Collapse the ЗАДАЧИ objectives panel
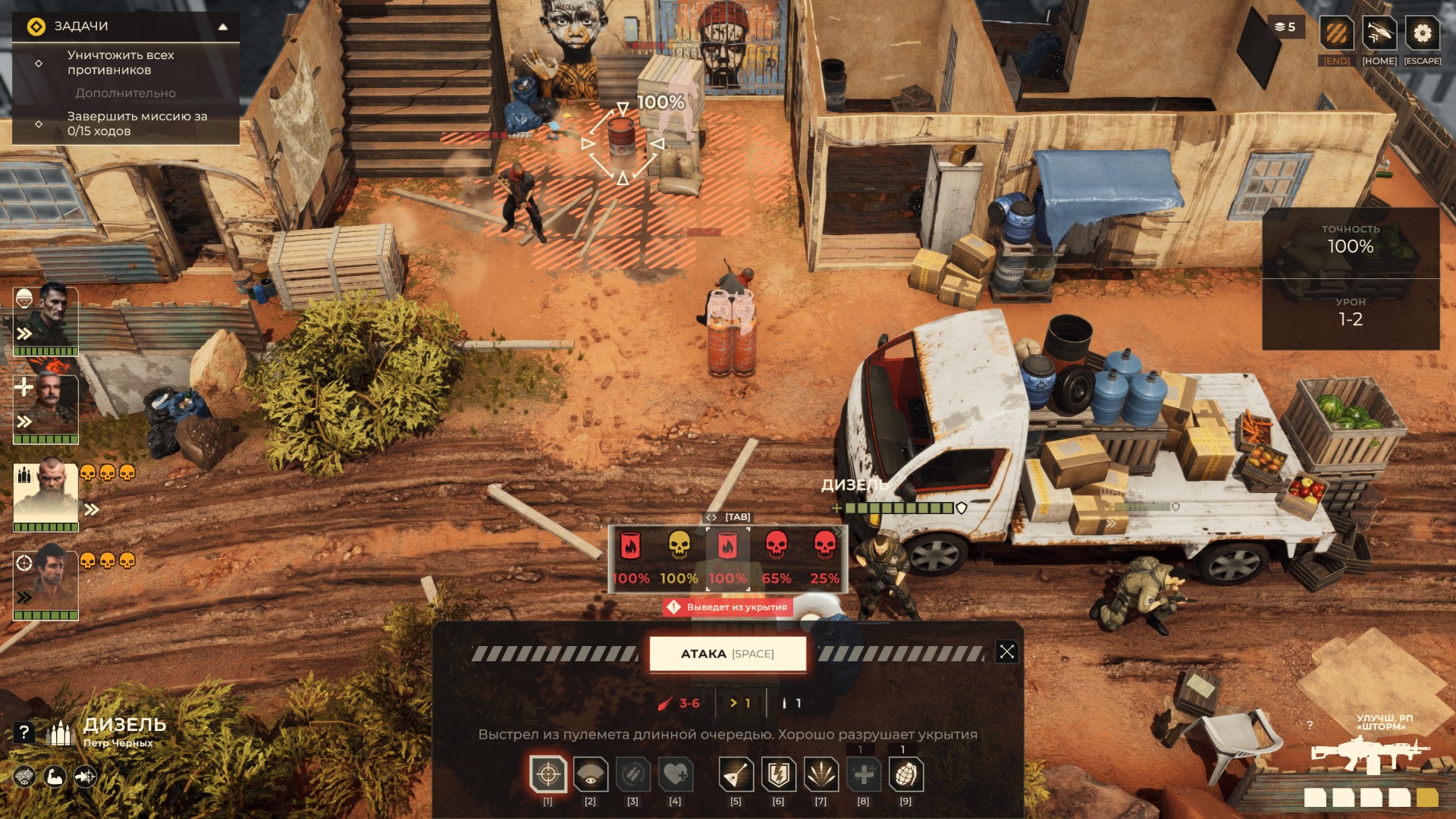Viewport: 1456px width, 819px height. pyautogui.click(x=223, y=27)
